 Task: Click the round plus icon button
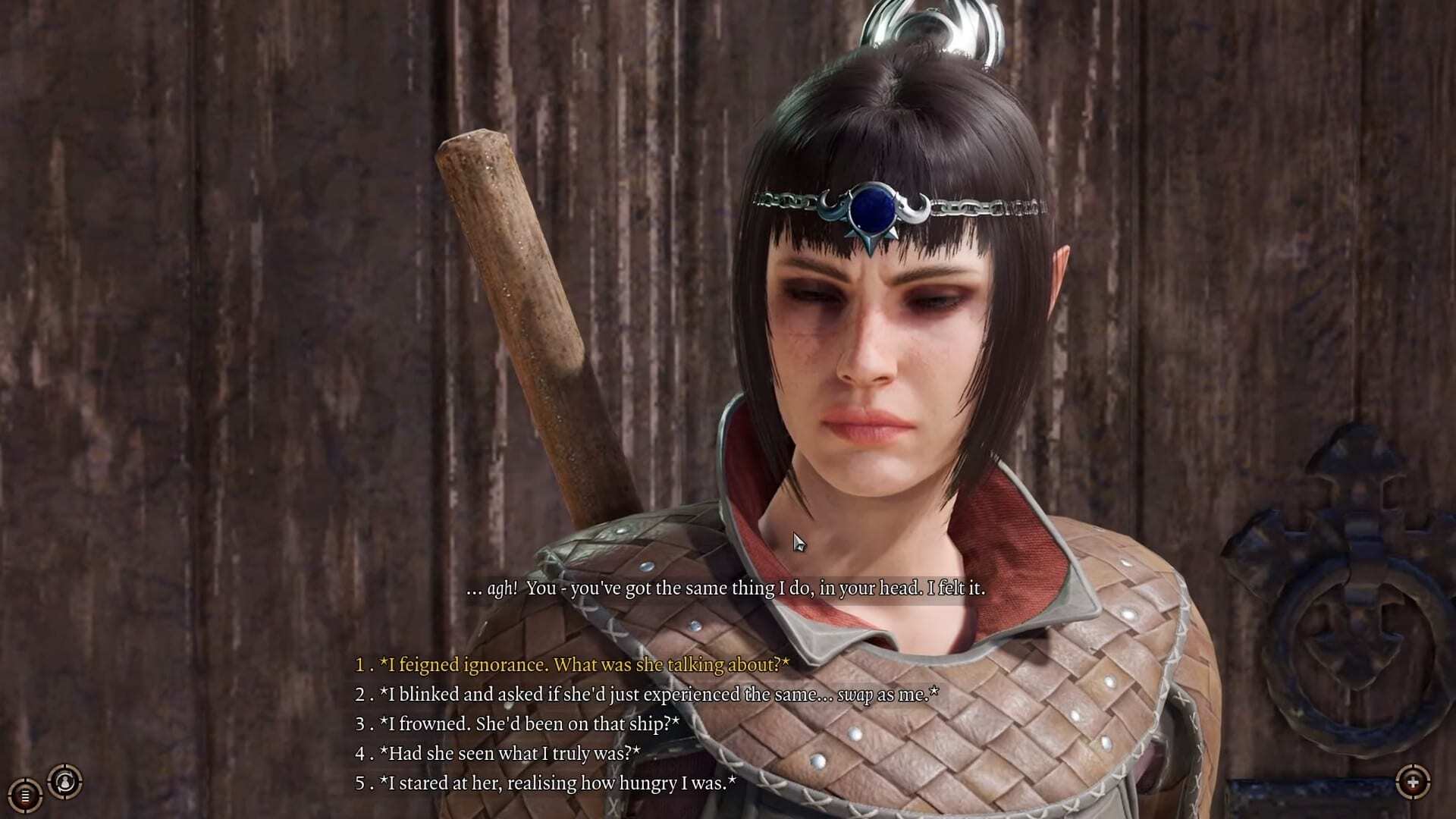[x=1413, y=782]
